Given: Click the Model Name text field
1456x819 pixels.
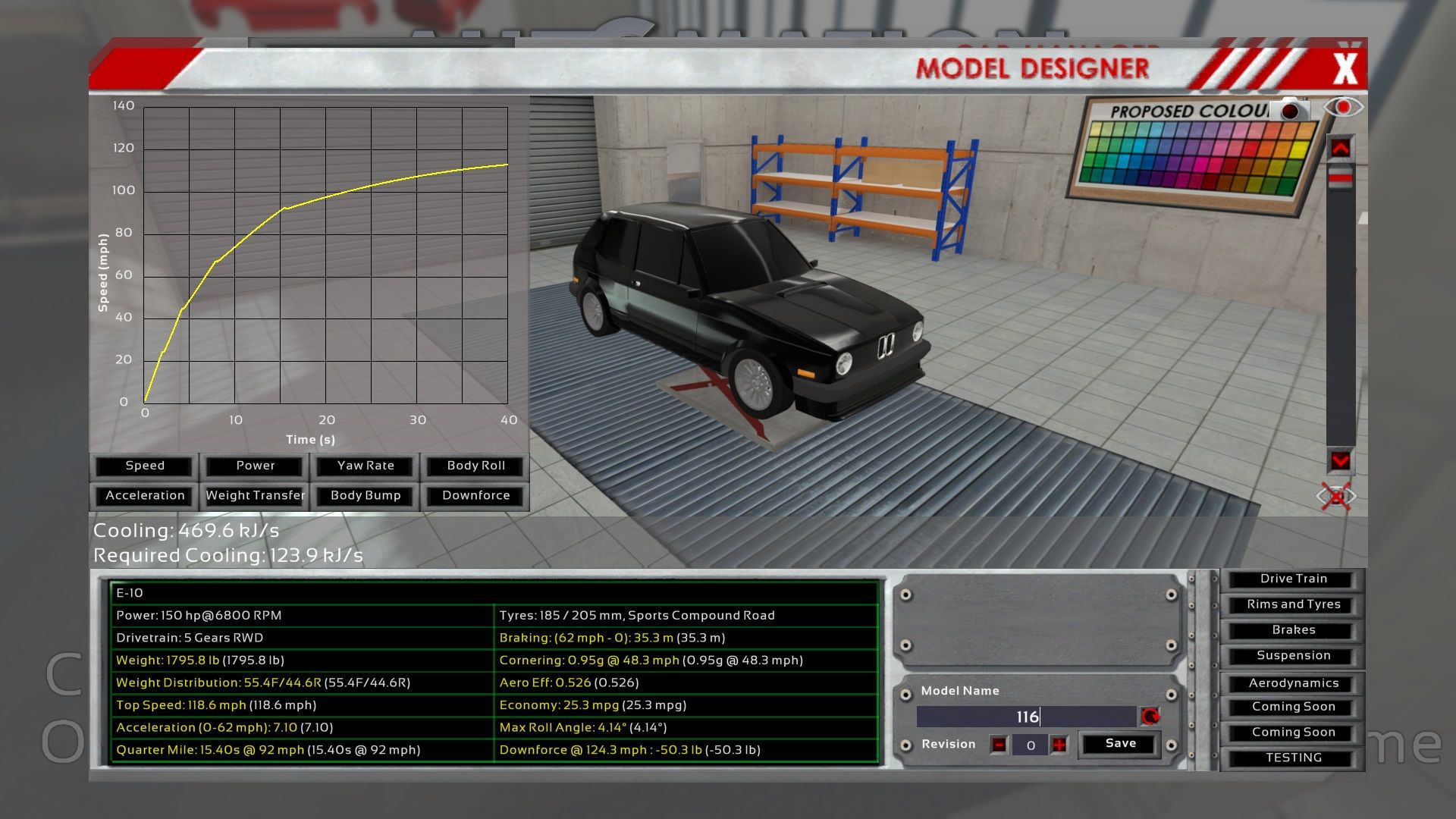Looking at the screenshot, I should point(1025,717).
